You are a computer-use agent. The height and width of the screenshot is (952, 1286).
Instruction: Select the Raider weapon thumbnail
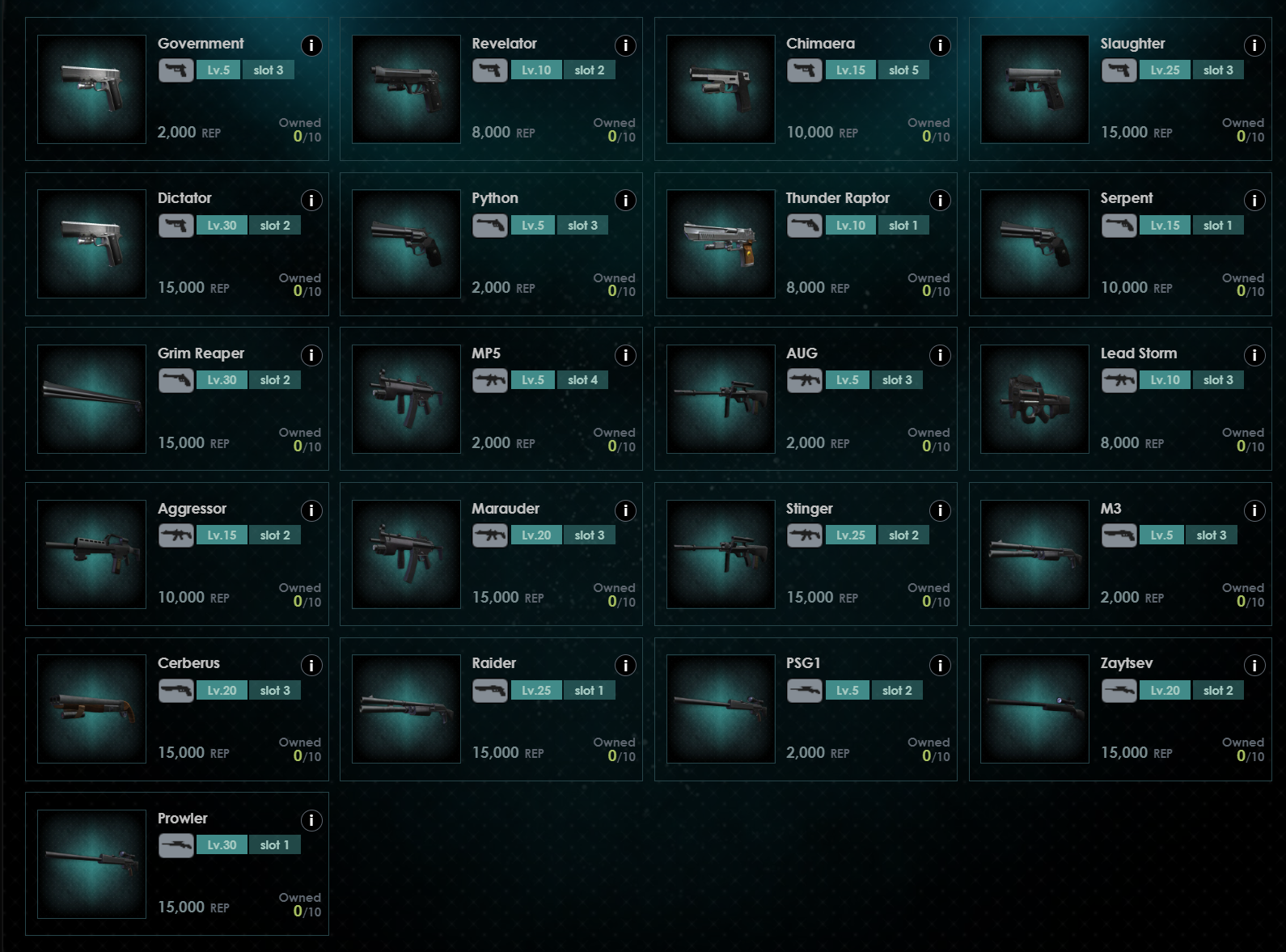405,709
